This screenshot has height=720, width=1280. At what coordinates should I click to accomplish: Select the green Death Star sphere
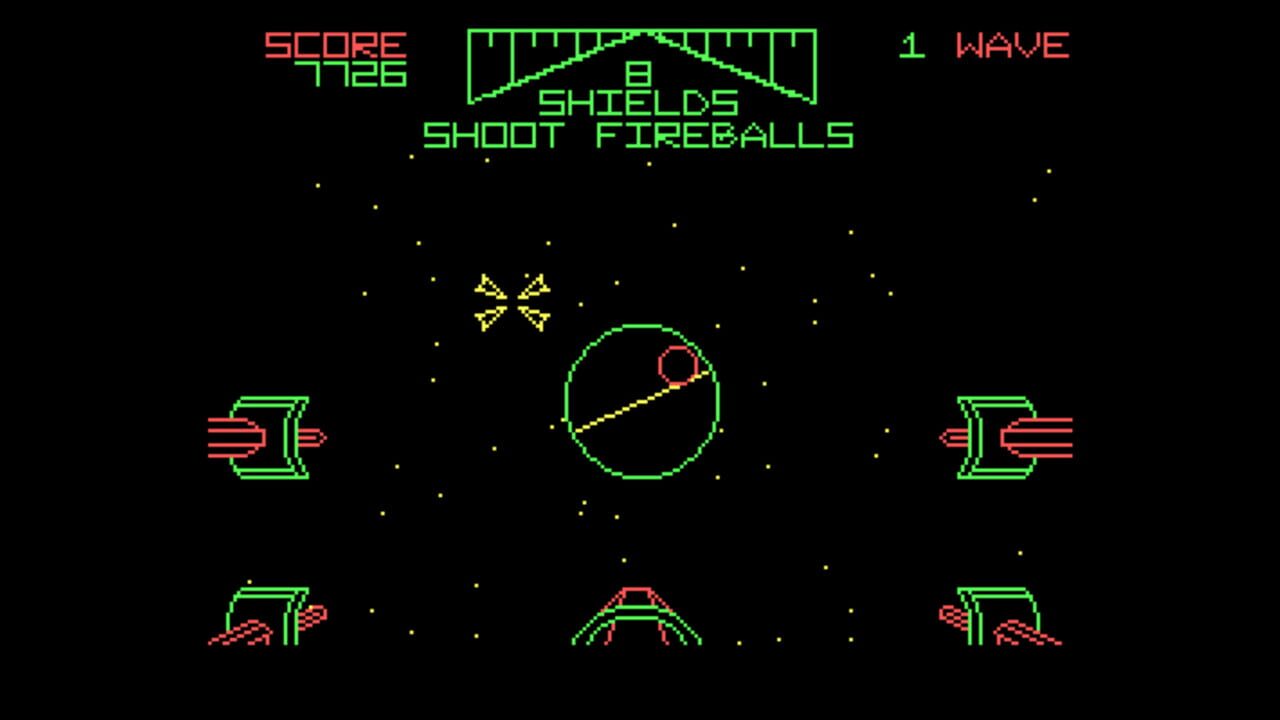(640, 400)
